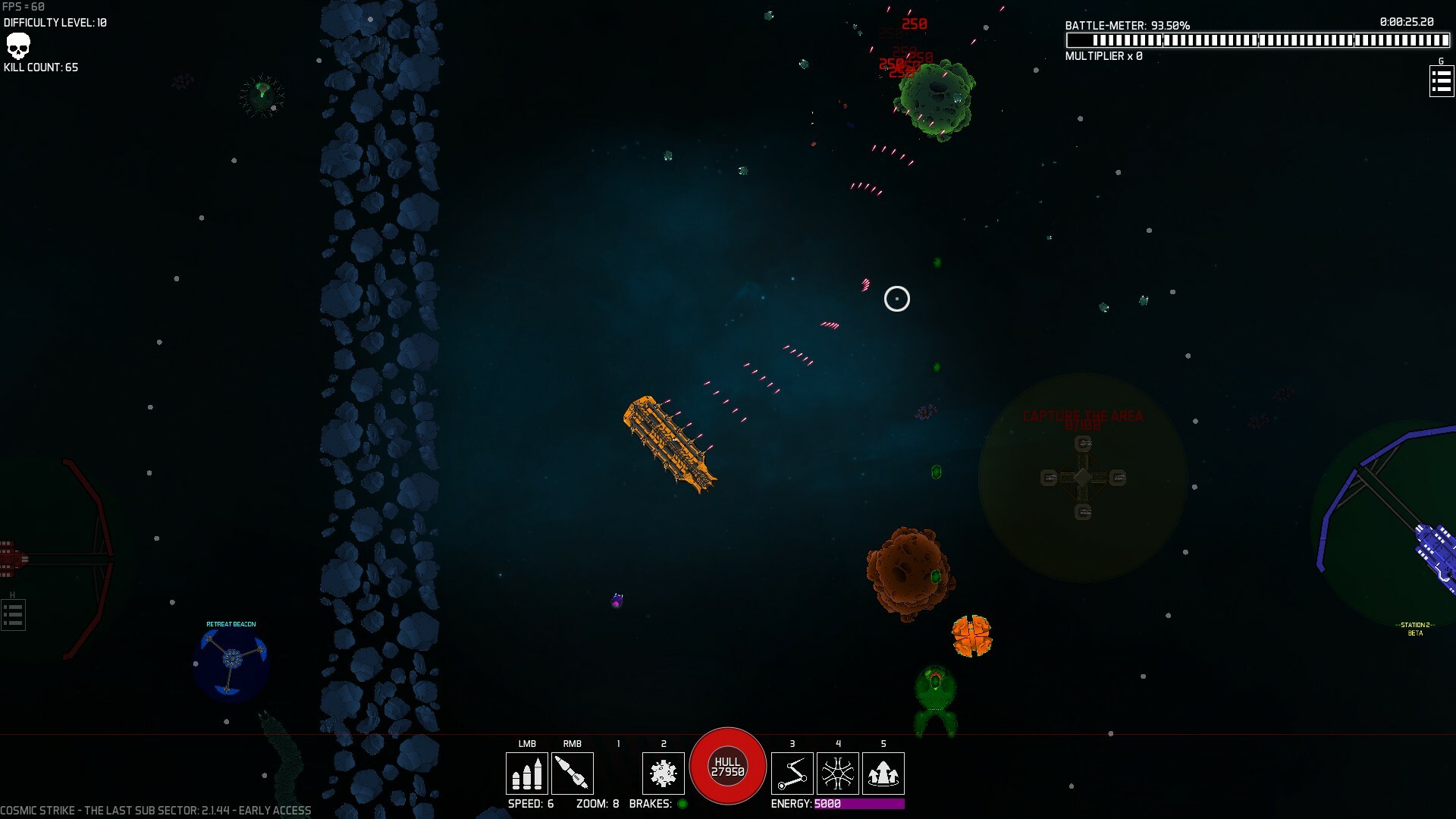Screen dimensions: 1456x819
Task: Select the RMB missile weapon icon
Action: coord(573,773)
